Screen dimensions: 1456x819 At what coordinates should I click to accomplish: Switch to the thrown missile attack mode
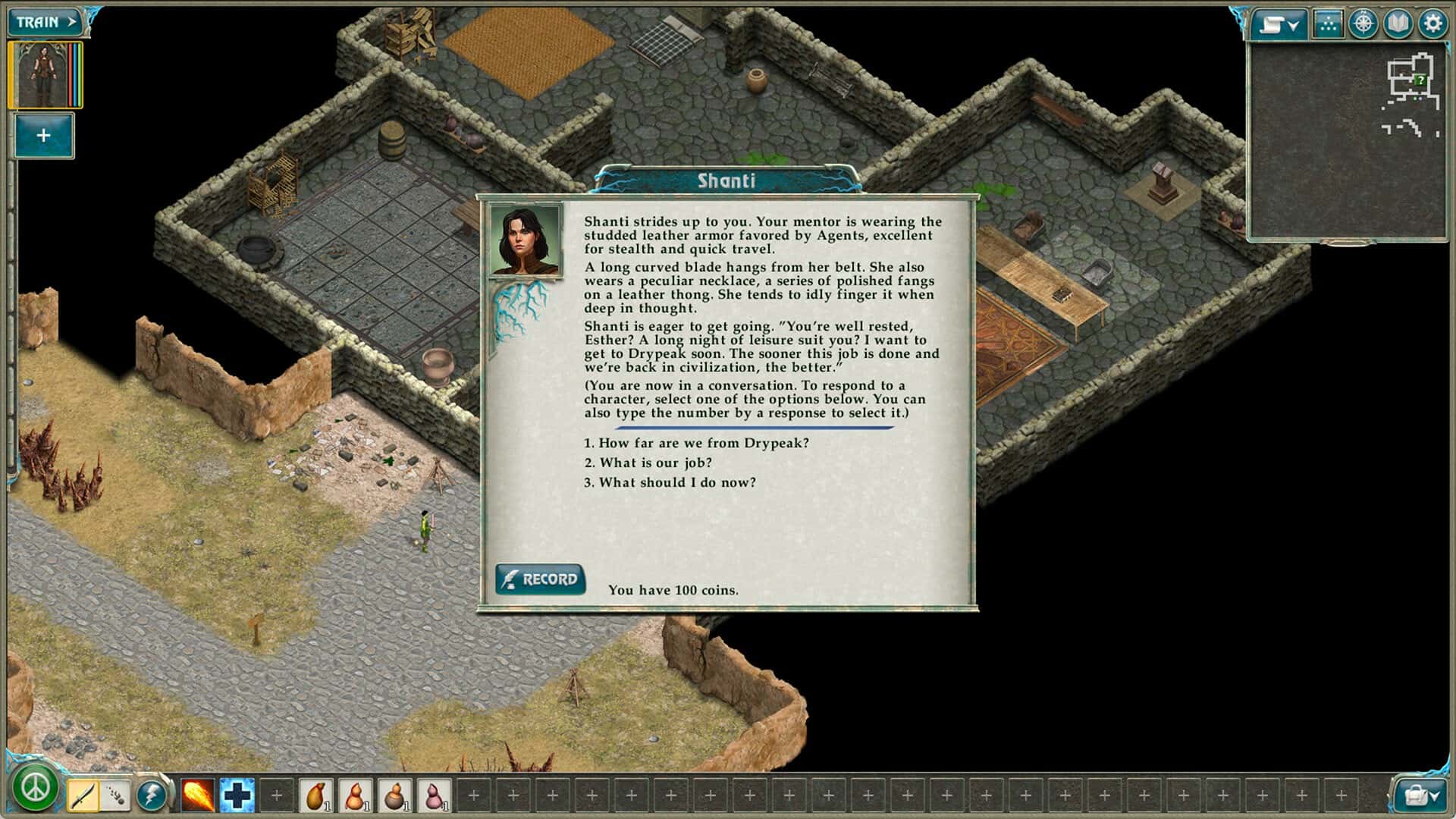pos(116,795)
